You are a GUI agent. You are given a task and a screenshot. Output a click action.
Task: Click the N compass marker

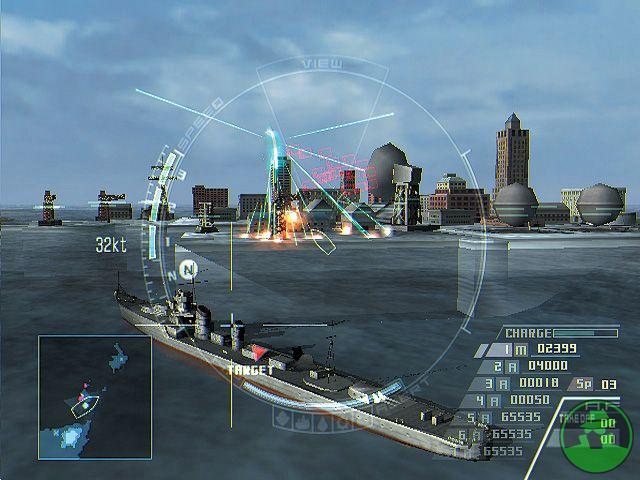[x=187, y=270]
